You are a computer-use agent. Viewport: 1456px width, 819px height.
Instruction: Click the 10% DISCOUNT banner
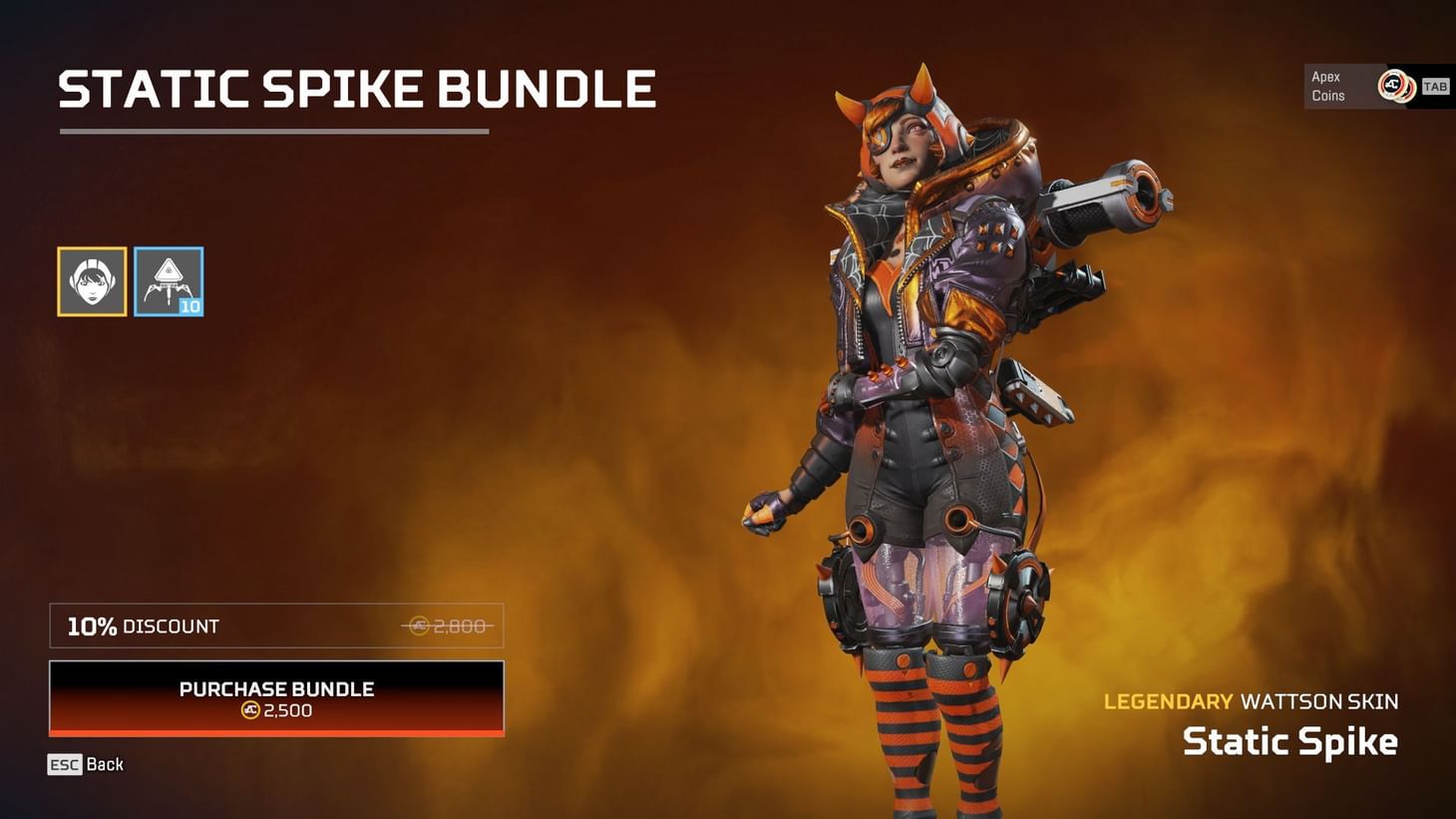coord(276,625)
